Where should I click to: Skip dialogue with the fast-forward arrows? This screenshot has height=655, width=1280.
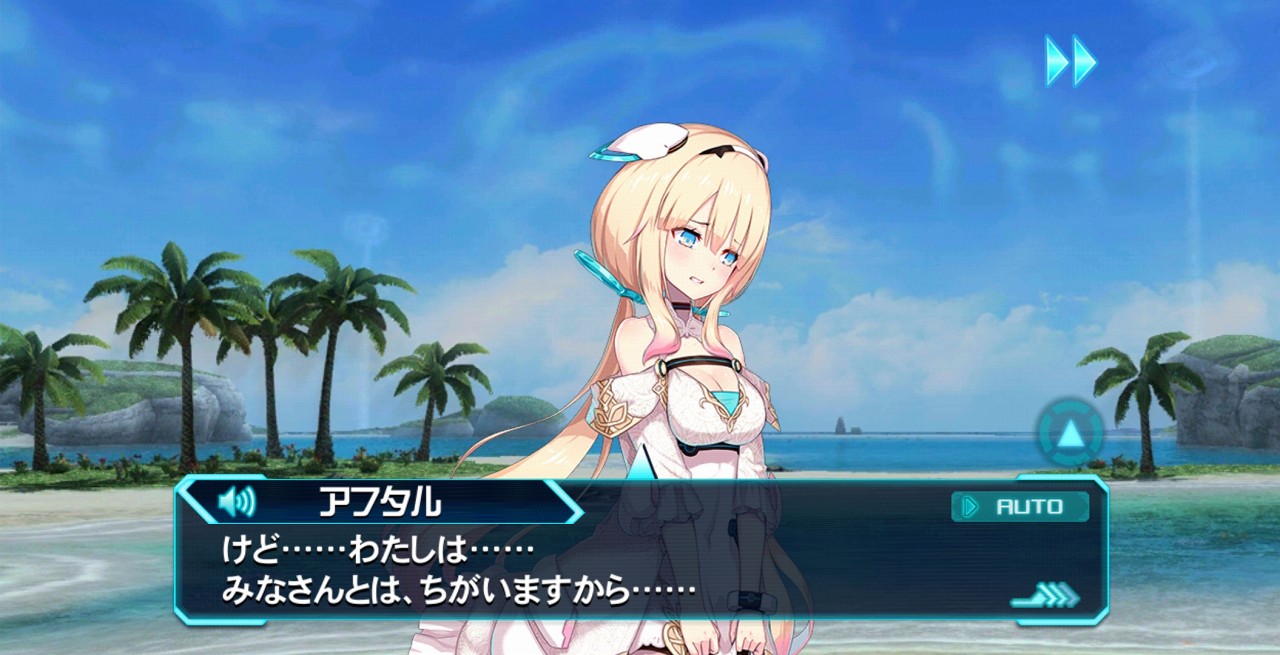[x=1070, y=60]
